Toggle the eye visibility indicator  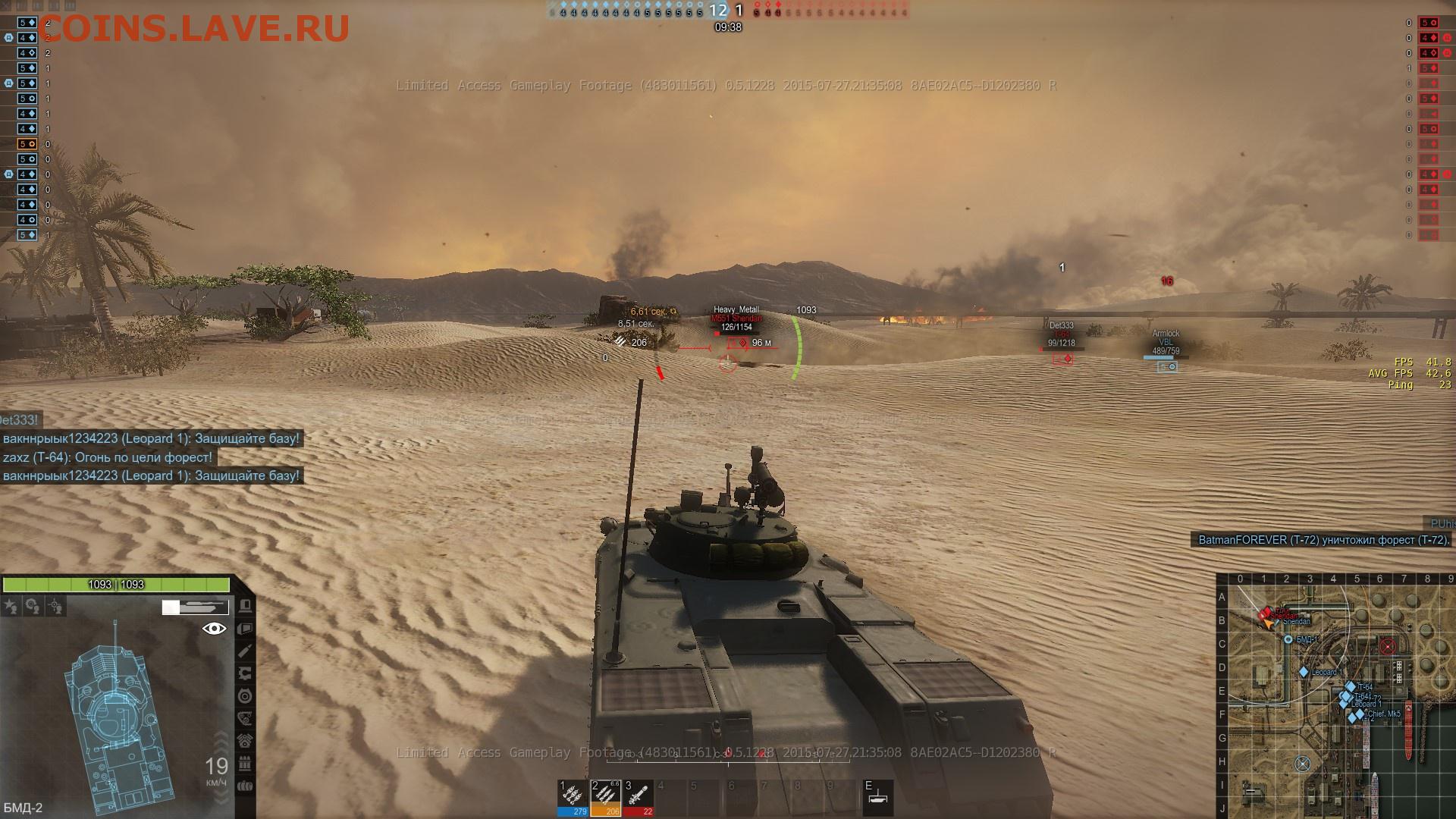(x=215, y=629)
